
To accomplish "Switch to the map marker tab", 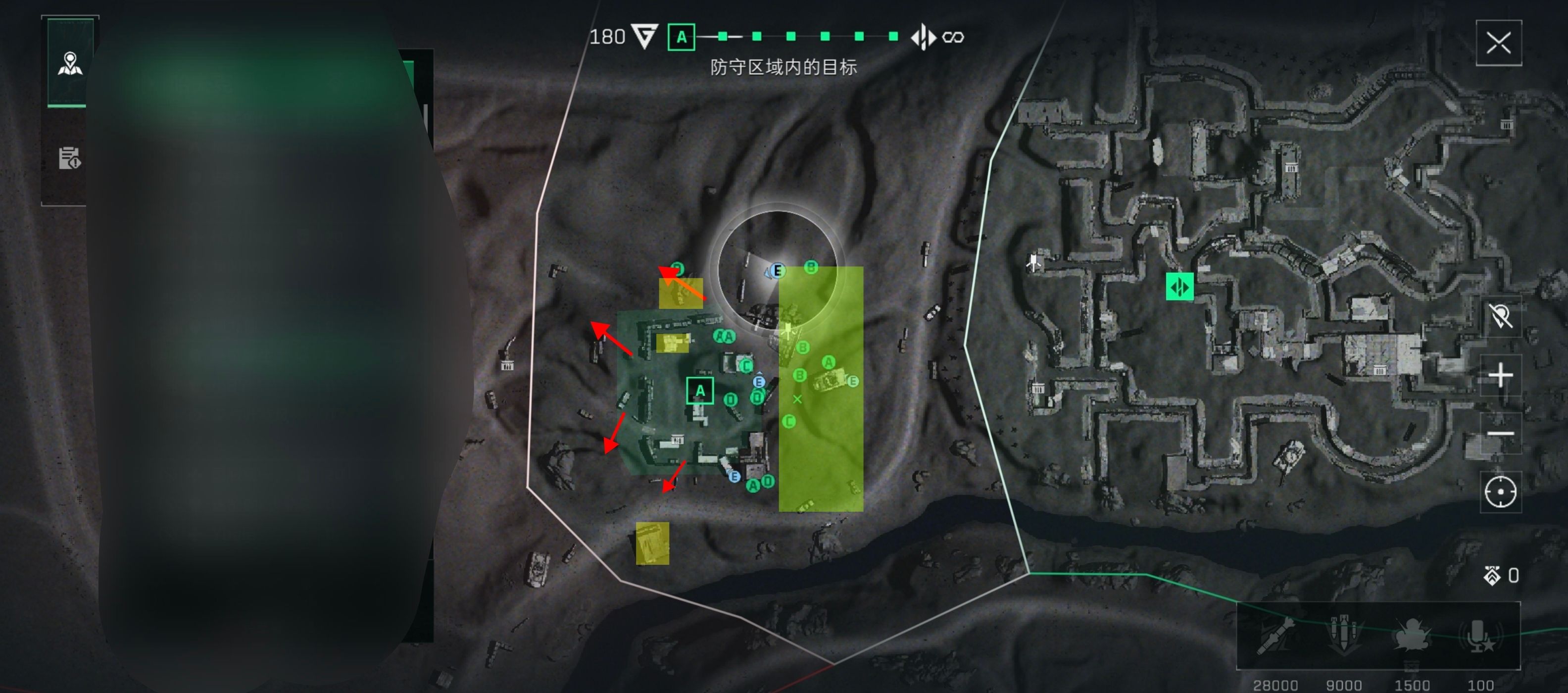I will coord(70,63).
